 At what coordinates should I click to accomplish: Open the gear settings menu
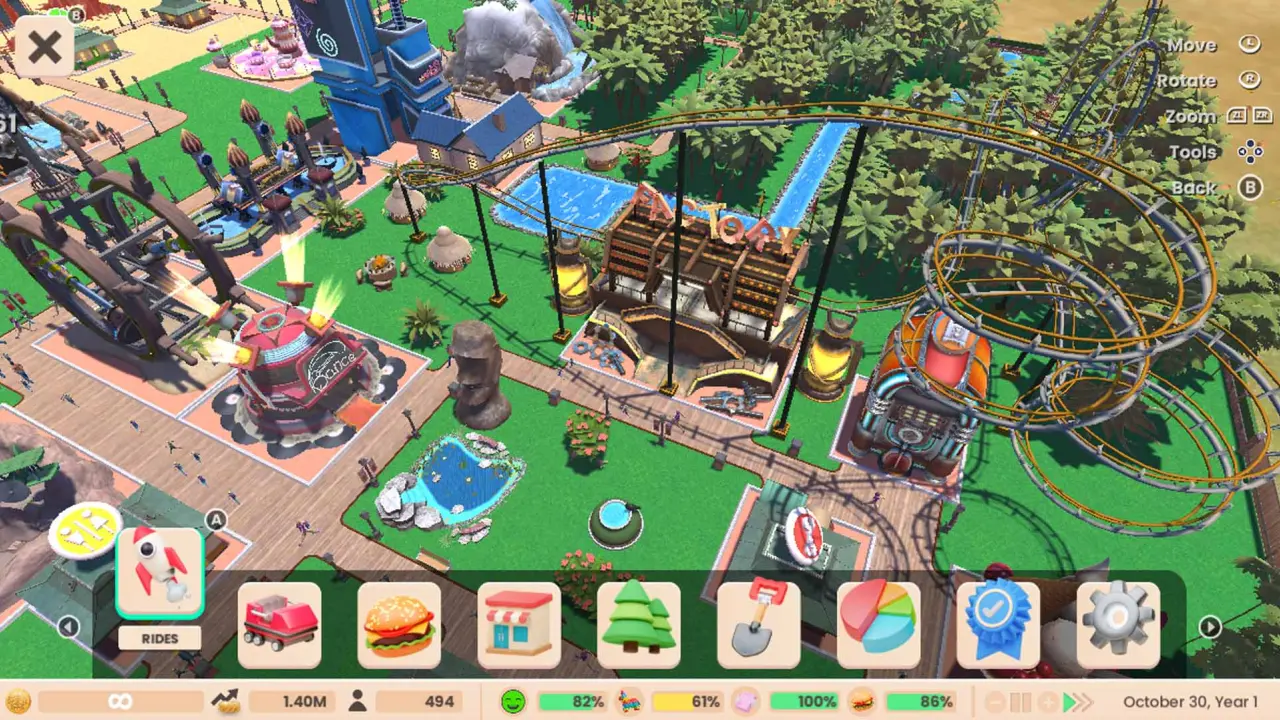coord(1118,625)
